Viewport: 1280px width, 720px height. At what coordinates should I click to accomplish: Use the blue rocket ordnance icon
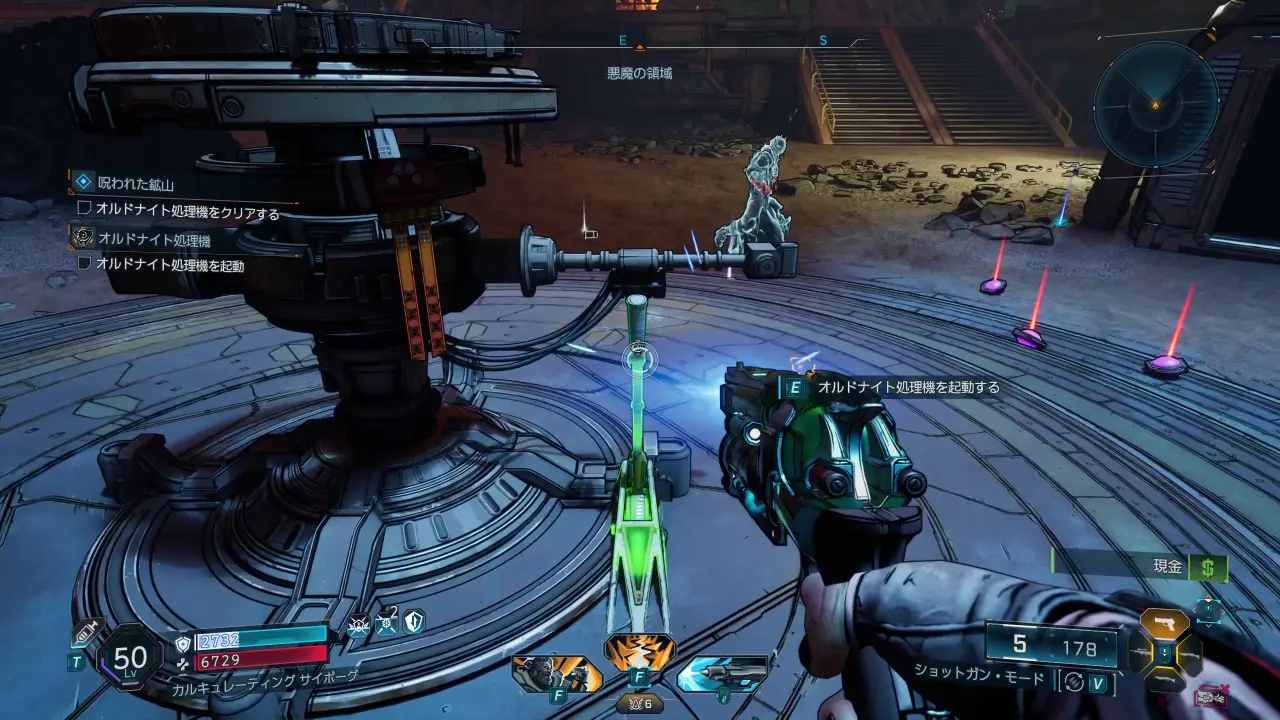[722, 673]
